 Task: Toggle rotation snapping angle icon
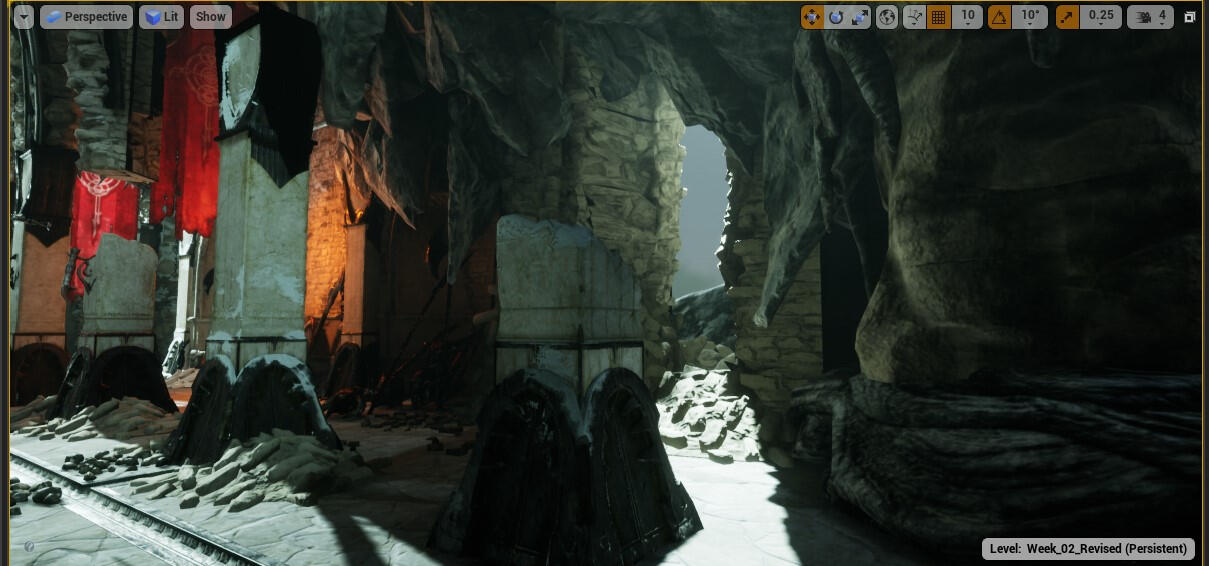point(999,17)
